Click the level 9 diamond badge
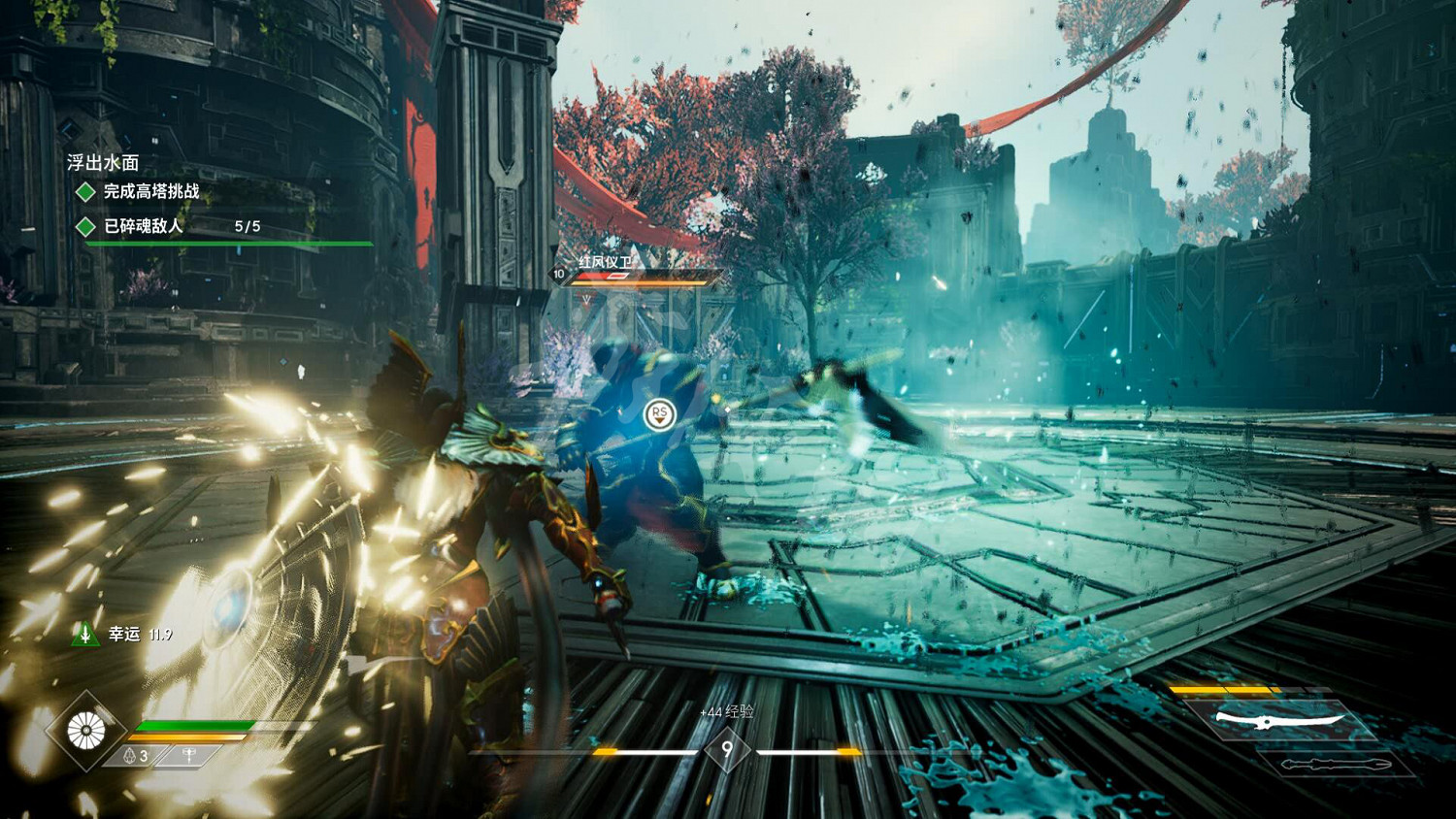 [727, 750]
